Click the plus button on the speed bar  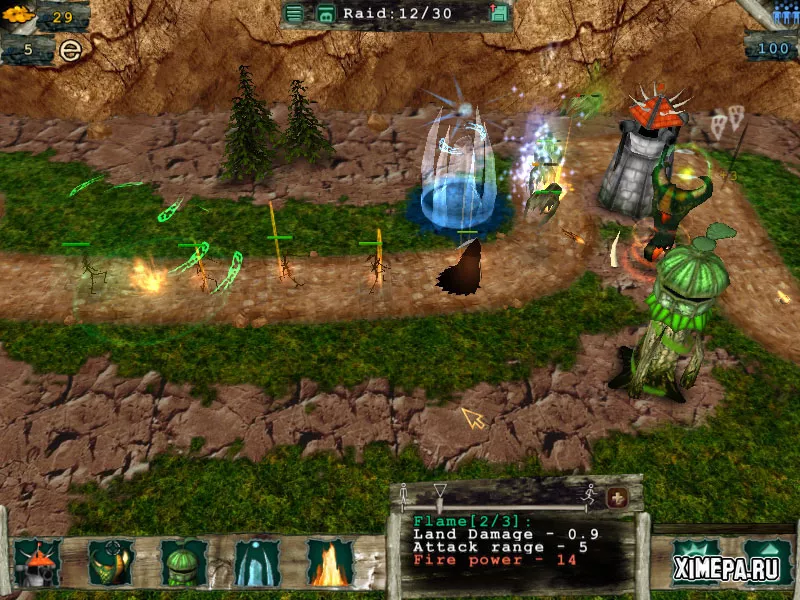click(617, 497)
